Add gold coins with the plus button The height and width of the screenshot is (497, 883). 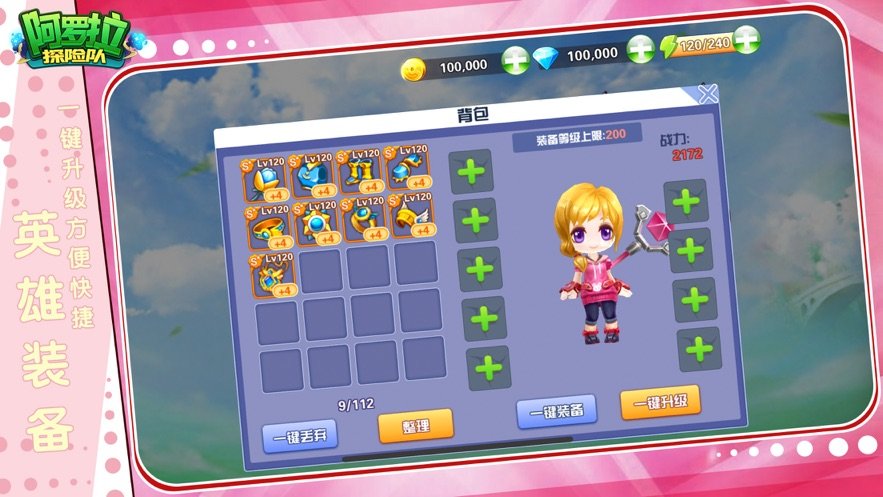point(515,58)
